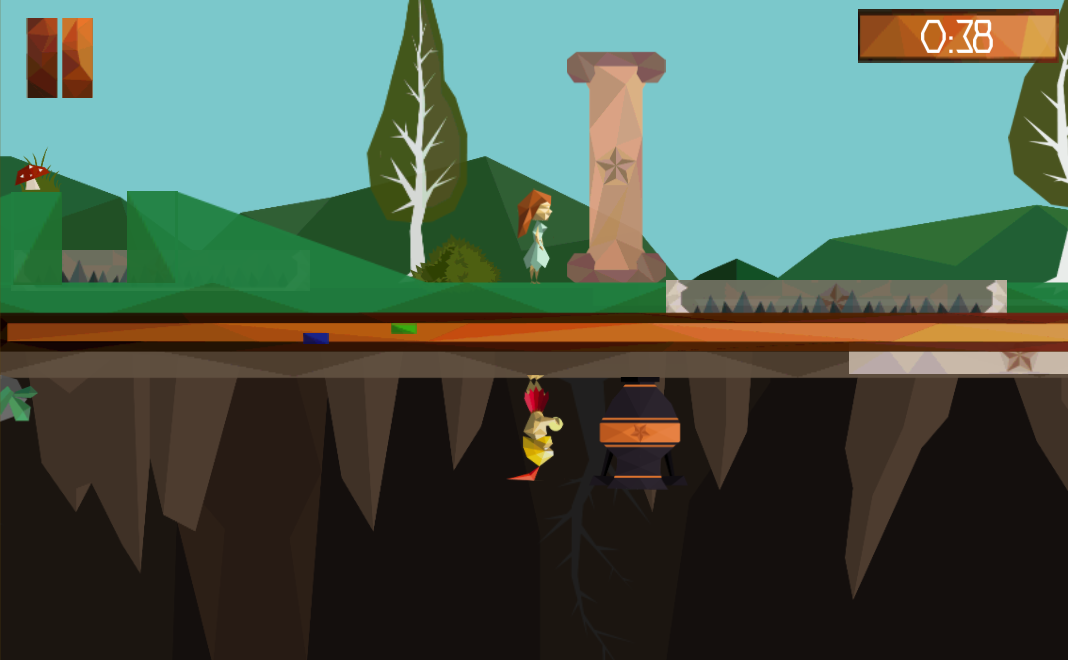The width and height of the screenshot is (1068, 660).
Task: Pause the game with the pause button
Action: point(60,58)
